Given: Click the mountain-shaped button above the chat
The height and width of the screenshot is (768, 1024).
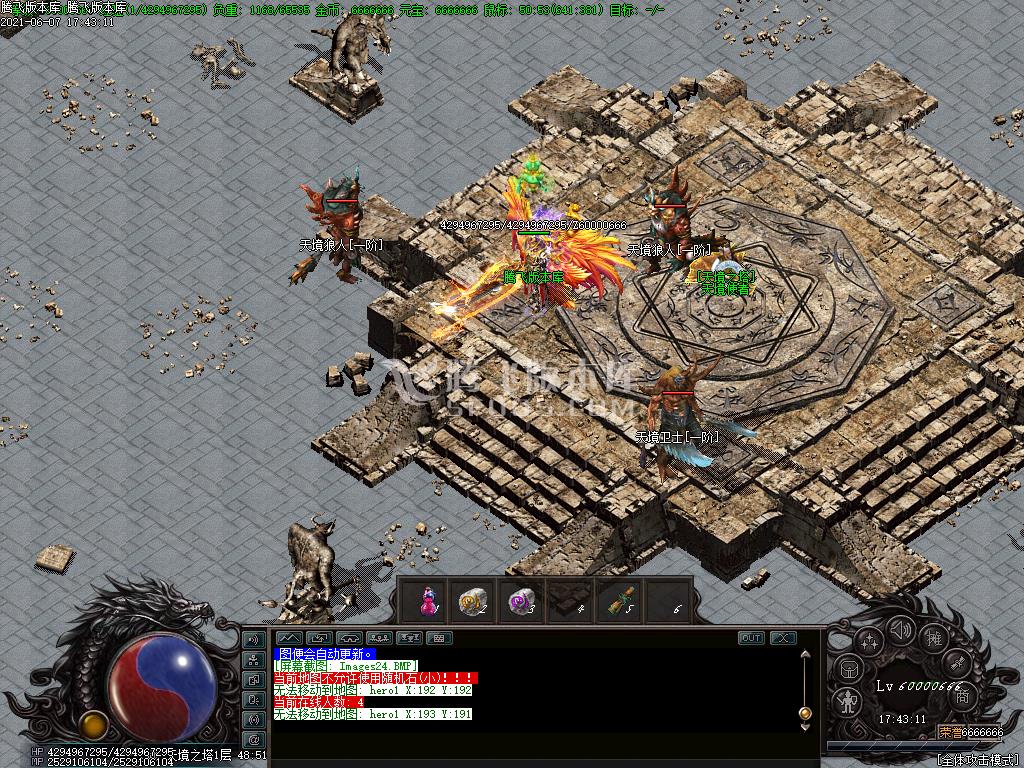Looking at the screenshot, I should 289,637.
